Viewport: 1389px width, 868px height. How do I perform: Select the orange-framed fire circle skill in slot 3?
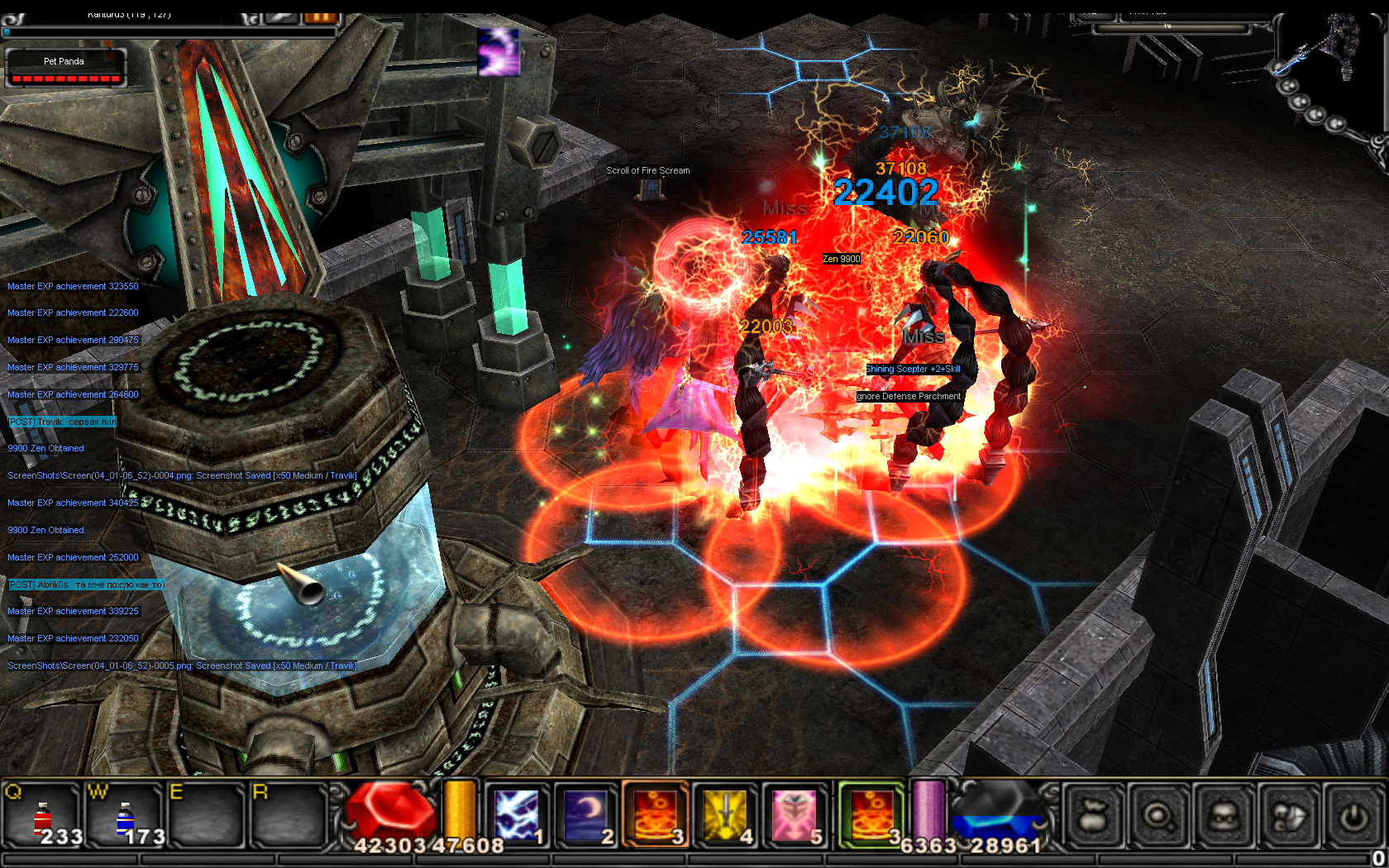point(656,815)
